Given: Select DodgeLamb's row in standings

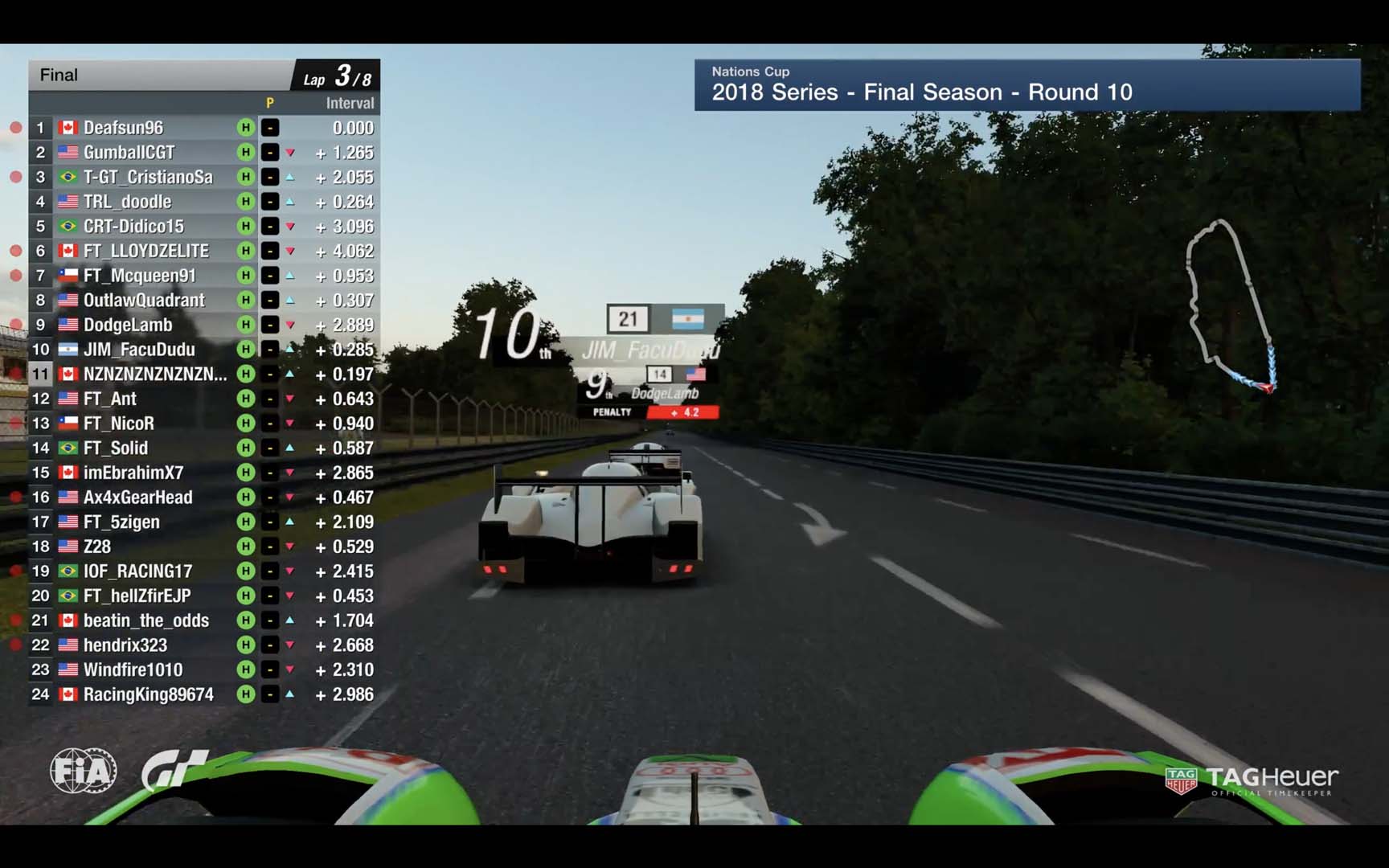Looking at the screenshot, I should click(128, 325).
